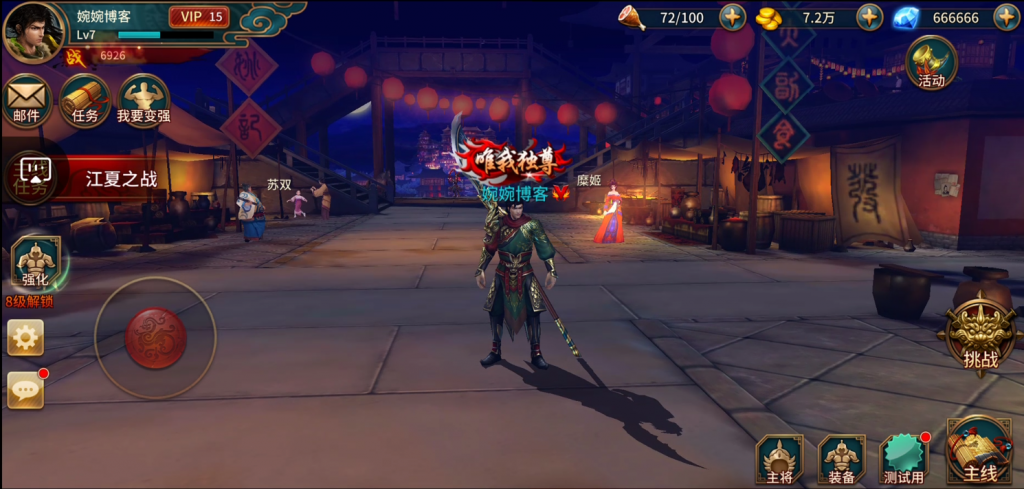Select the 我要变强 strongman icon

tap(144, 100)
